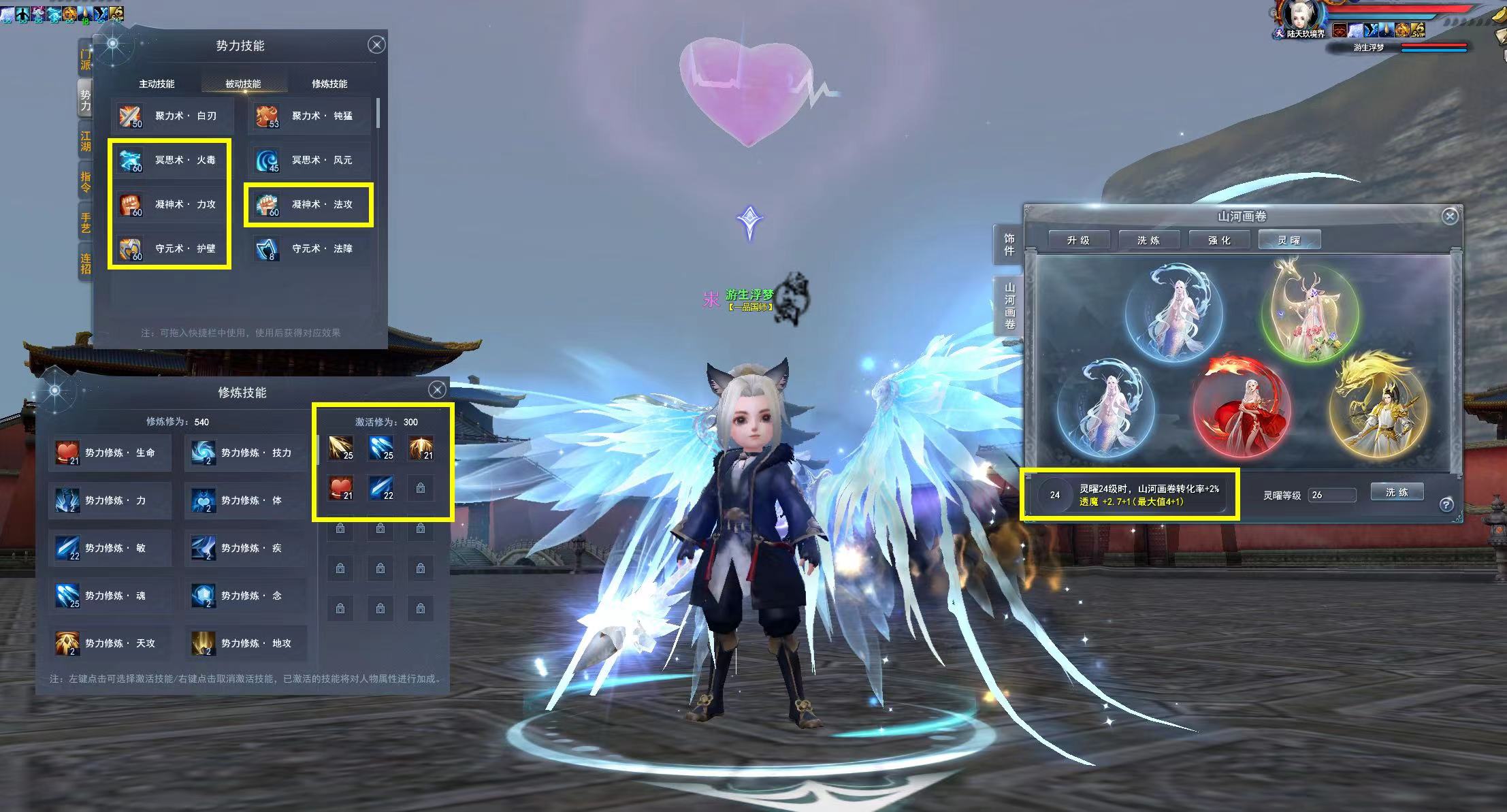This screenshot has width=1507, height=812.
Task: Click the 洗炼 button beside 灵曜等级
Action: (x=1397, y=492)
